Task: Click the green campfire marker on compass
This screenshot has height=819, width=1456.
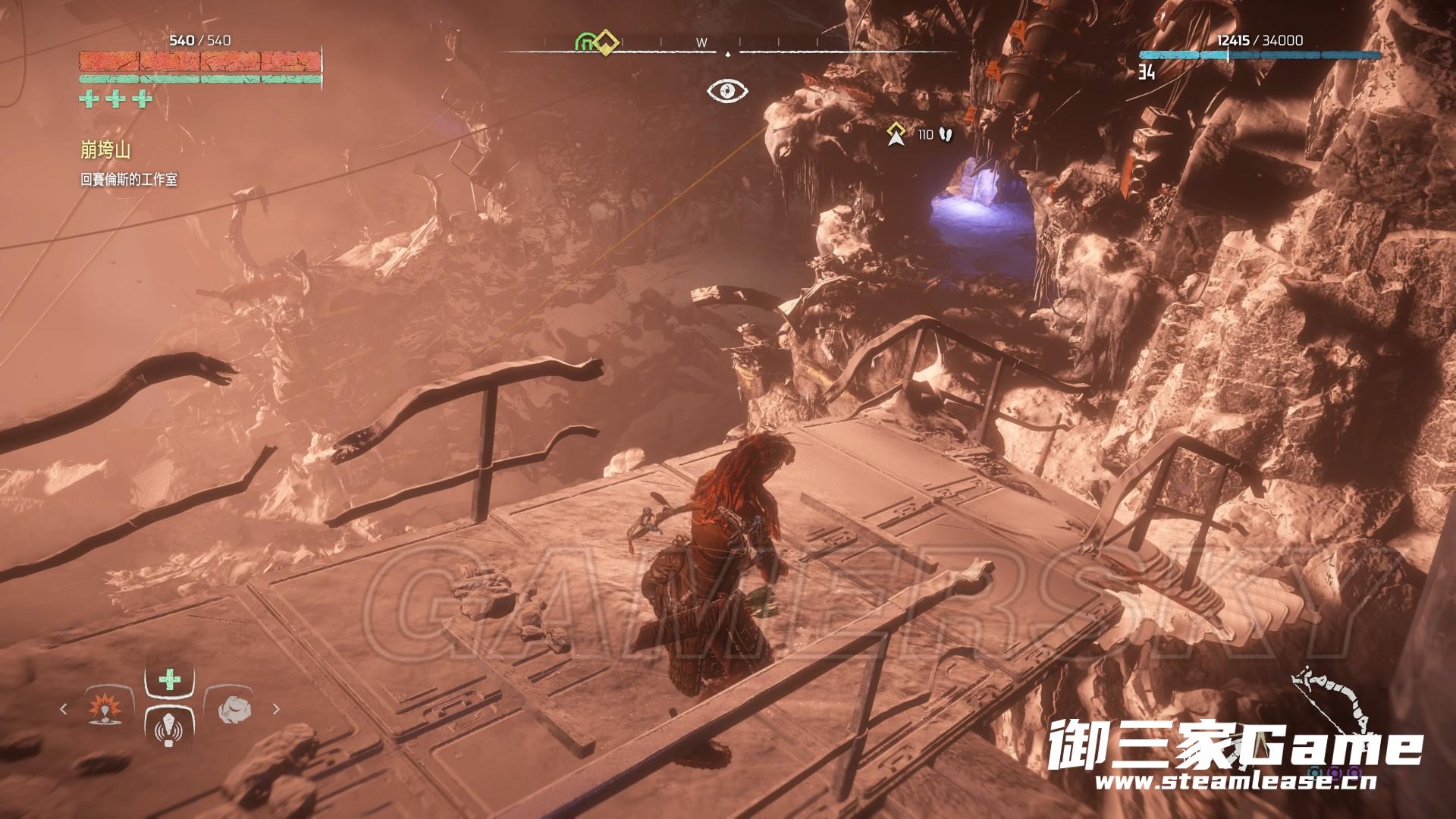Action: (586, 42)
